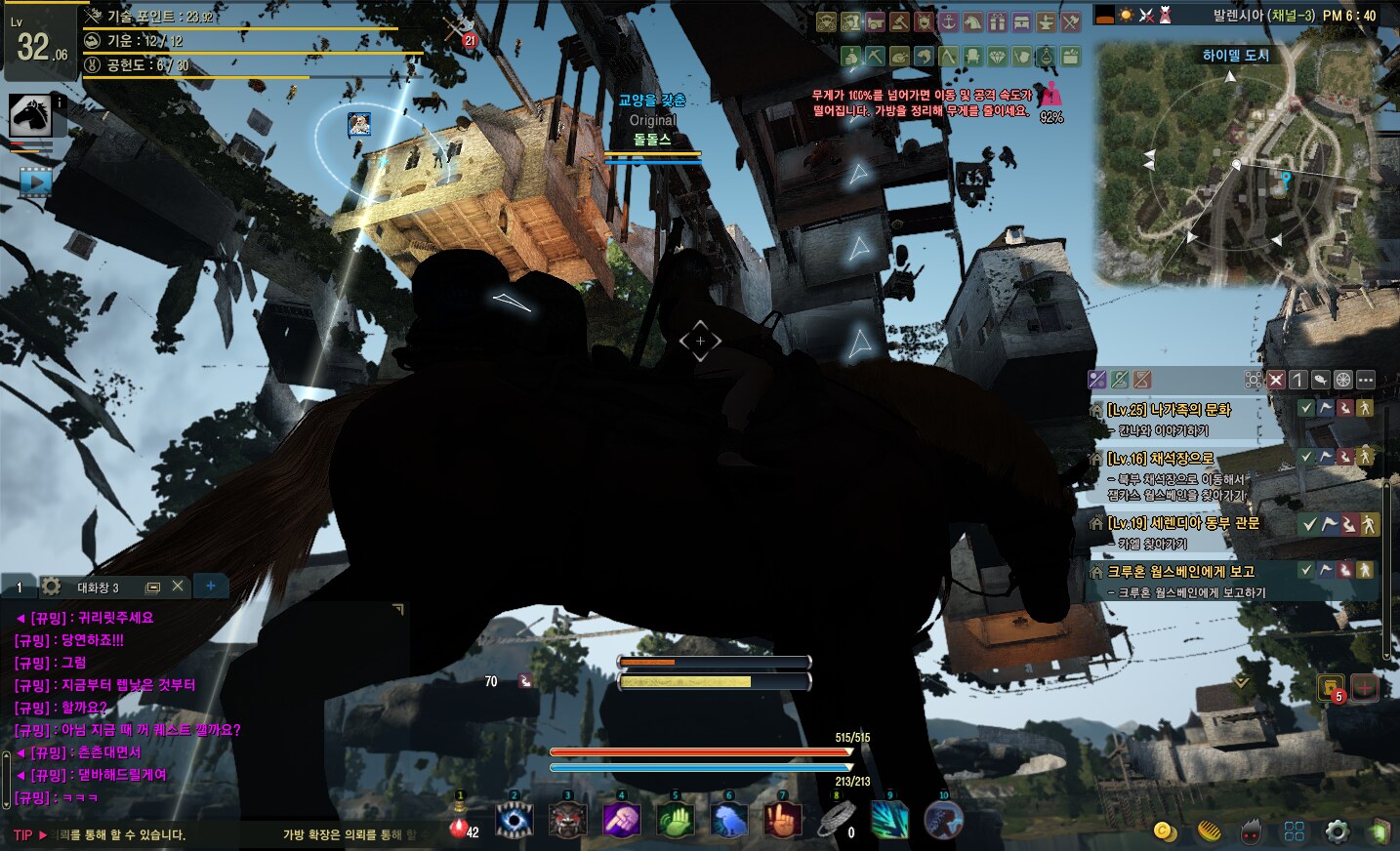Click the pink weight warning icon
Image resolution: width=1400 pixels, height=851 pixels.
pos(1050,96)
